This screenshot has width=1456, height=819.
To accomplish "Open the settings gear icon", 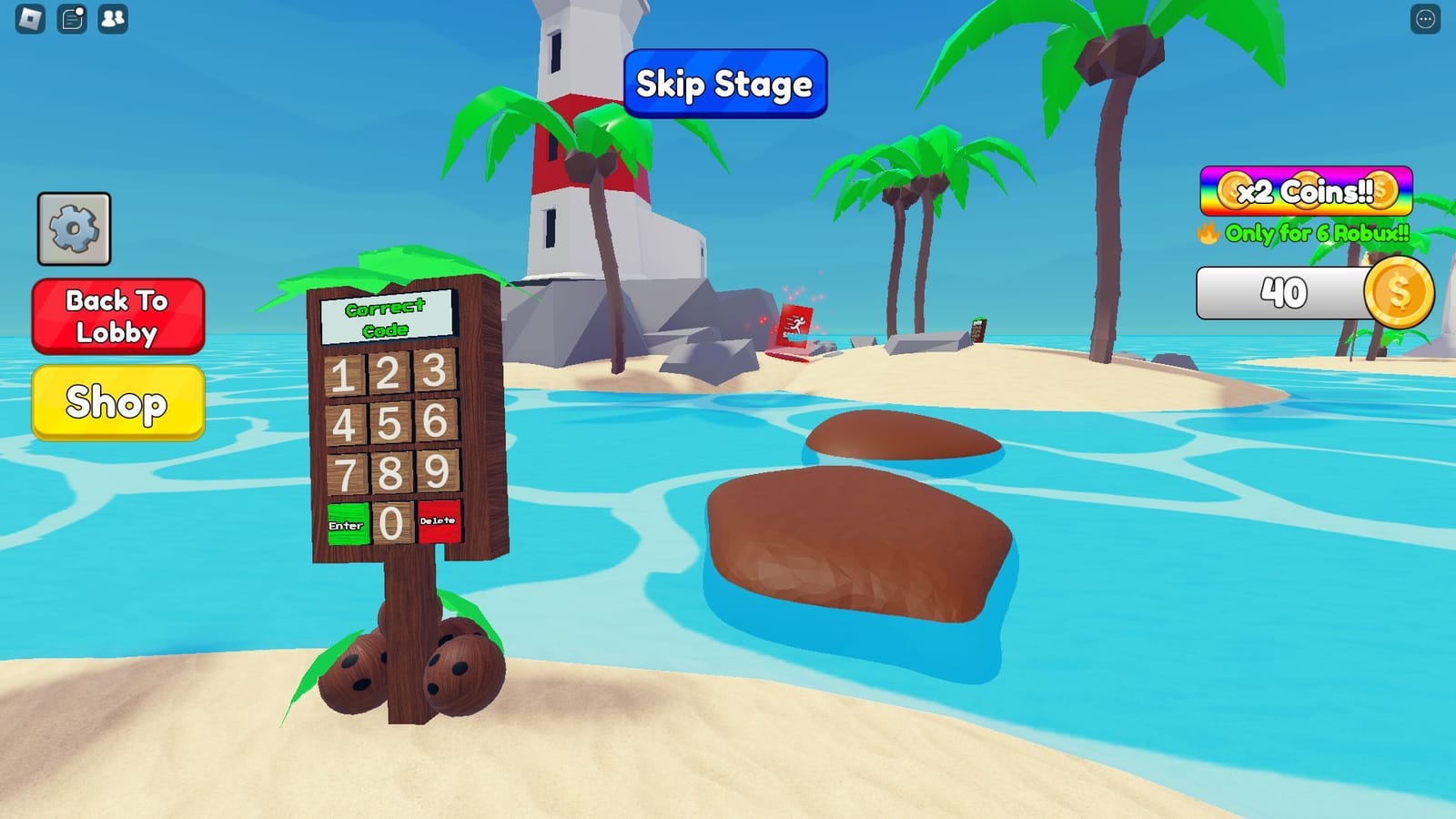I will [x=74, y=227].
